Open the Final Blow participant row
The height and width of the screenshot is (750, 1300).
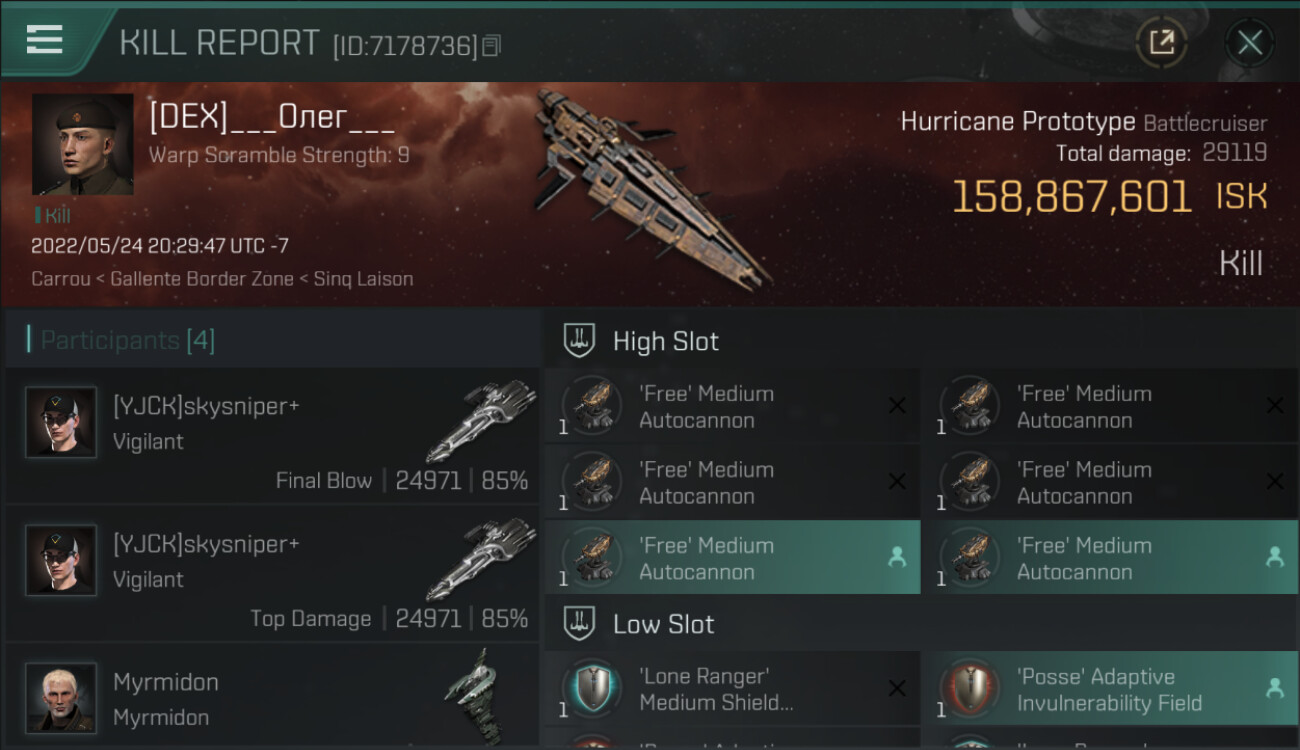pos(272,435)
